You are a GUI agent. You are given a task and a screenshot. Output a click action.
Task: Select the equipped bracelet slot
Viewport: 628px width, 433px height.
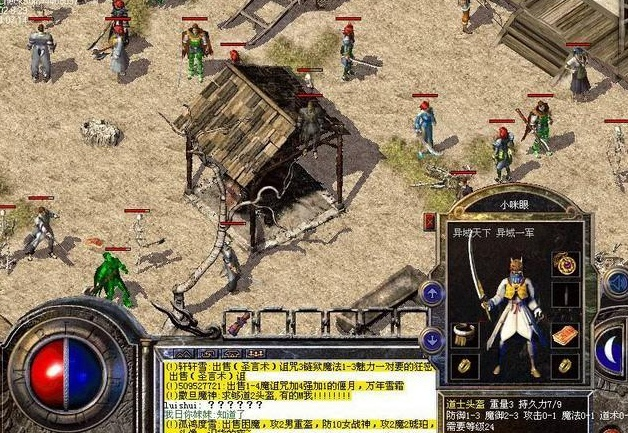(x=462, y=333)
